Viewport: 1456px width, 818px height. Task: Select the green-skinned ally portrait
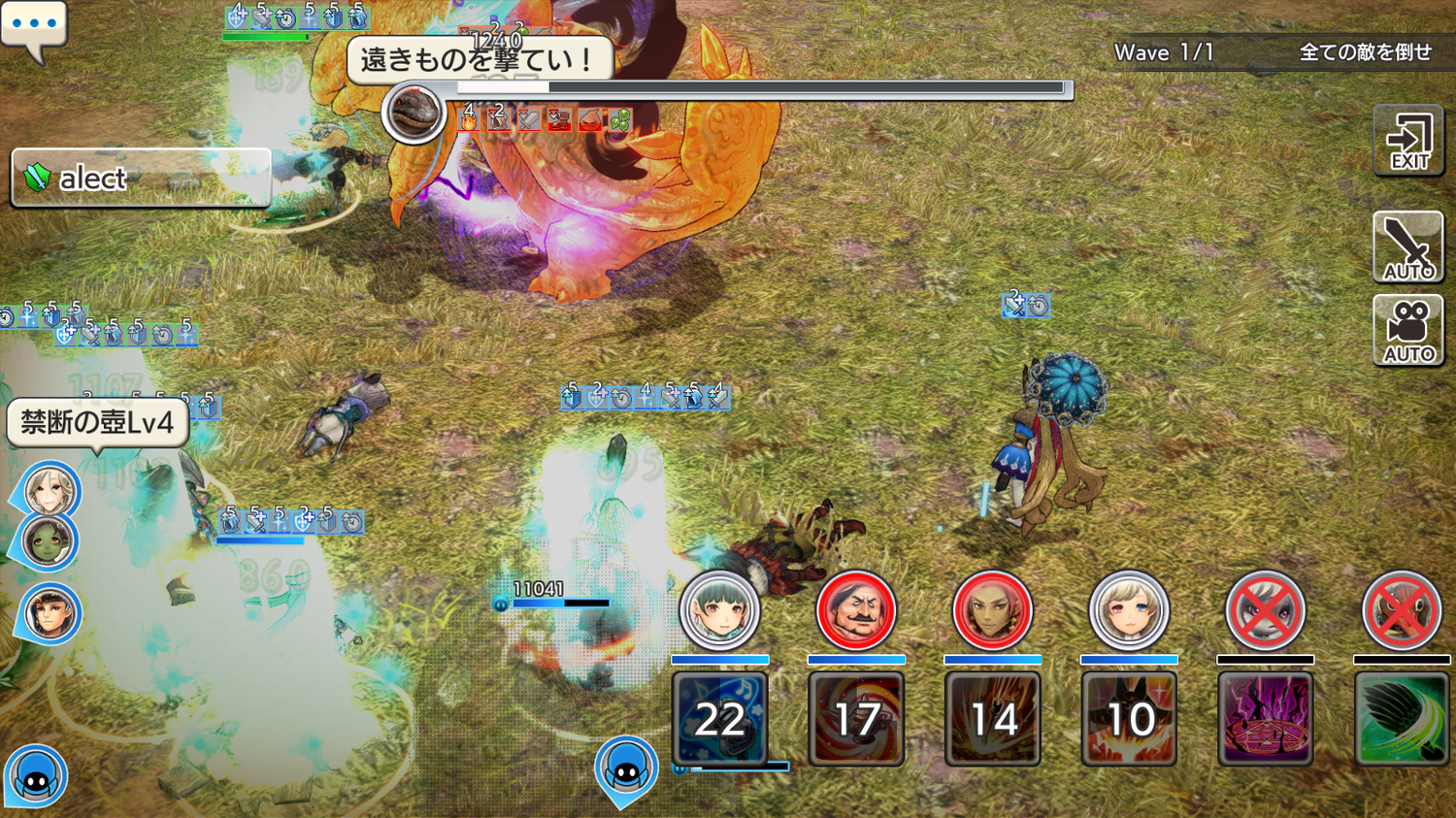(x=48, y=543)
